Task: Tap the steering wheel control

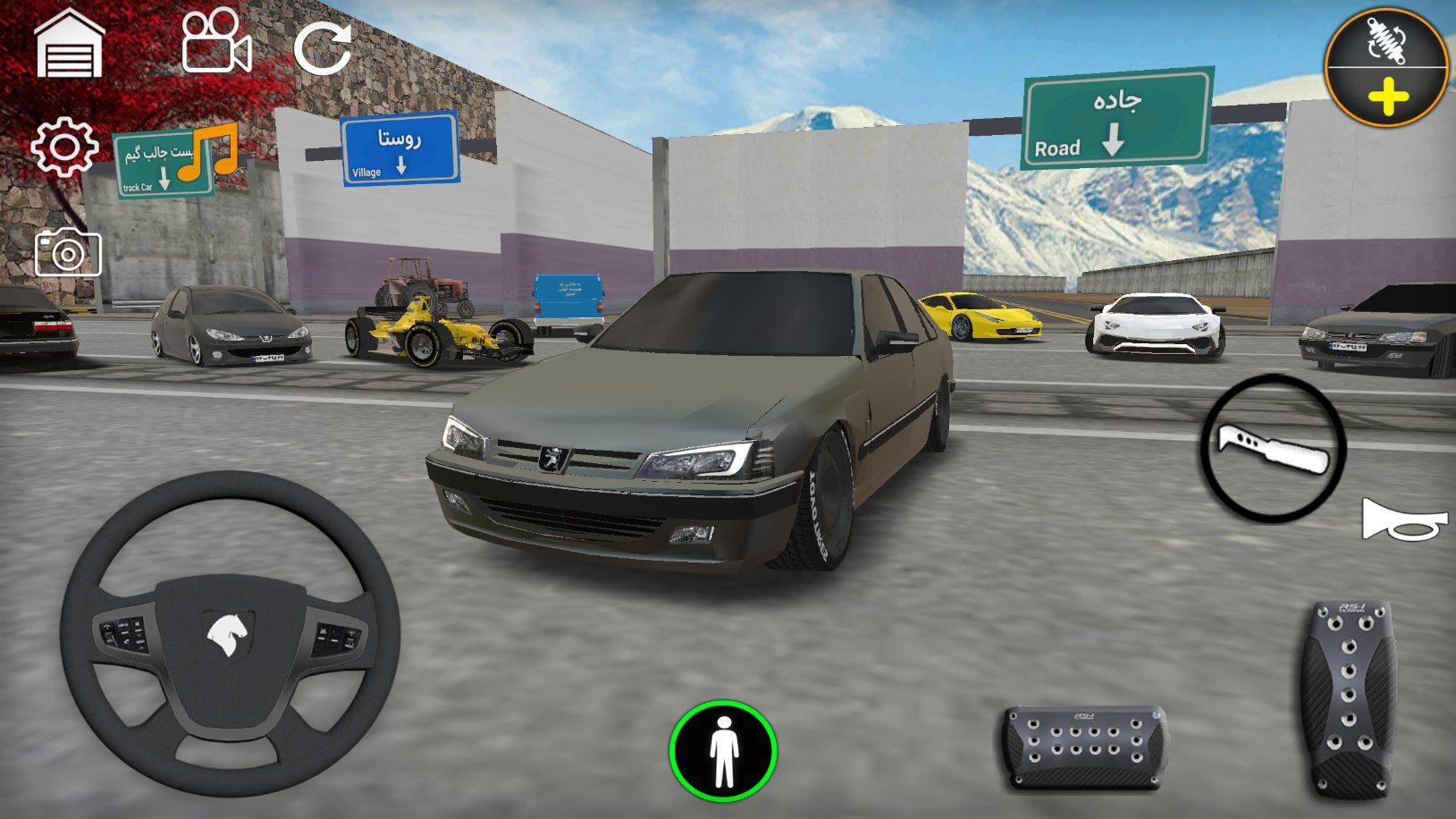Action: tap(230, 633)
